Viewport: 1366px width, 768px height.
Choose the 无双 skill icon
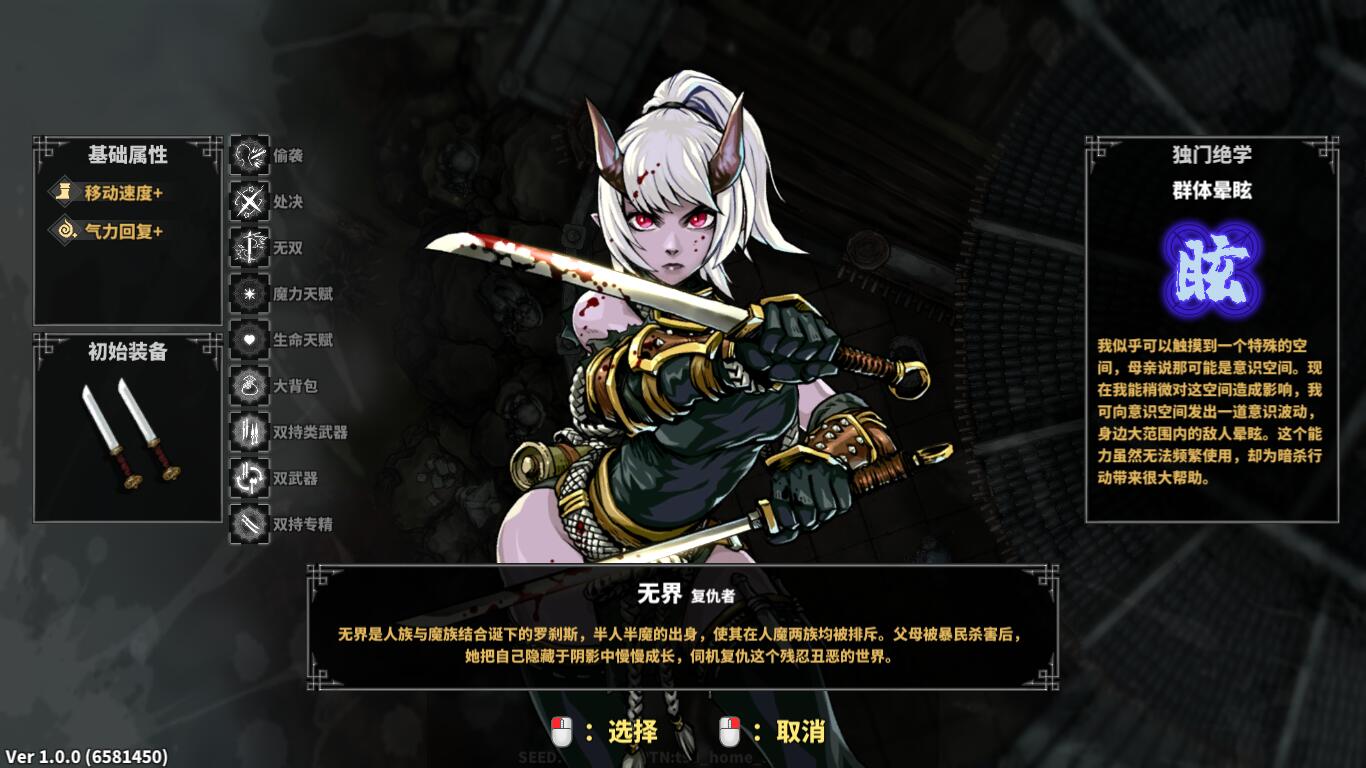coord(249,248)
